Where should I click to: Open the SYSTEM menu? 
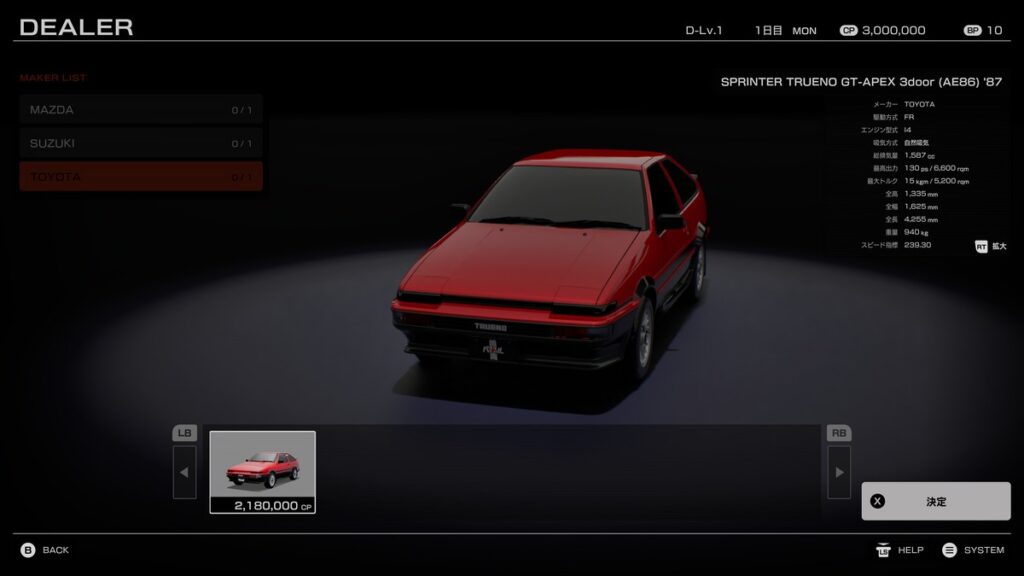[x=973, y=550]
